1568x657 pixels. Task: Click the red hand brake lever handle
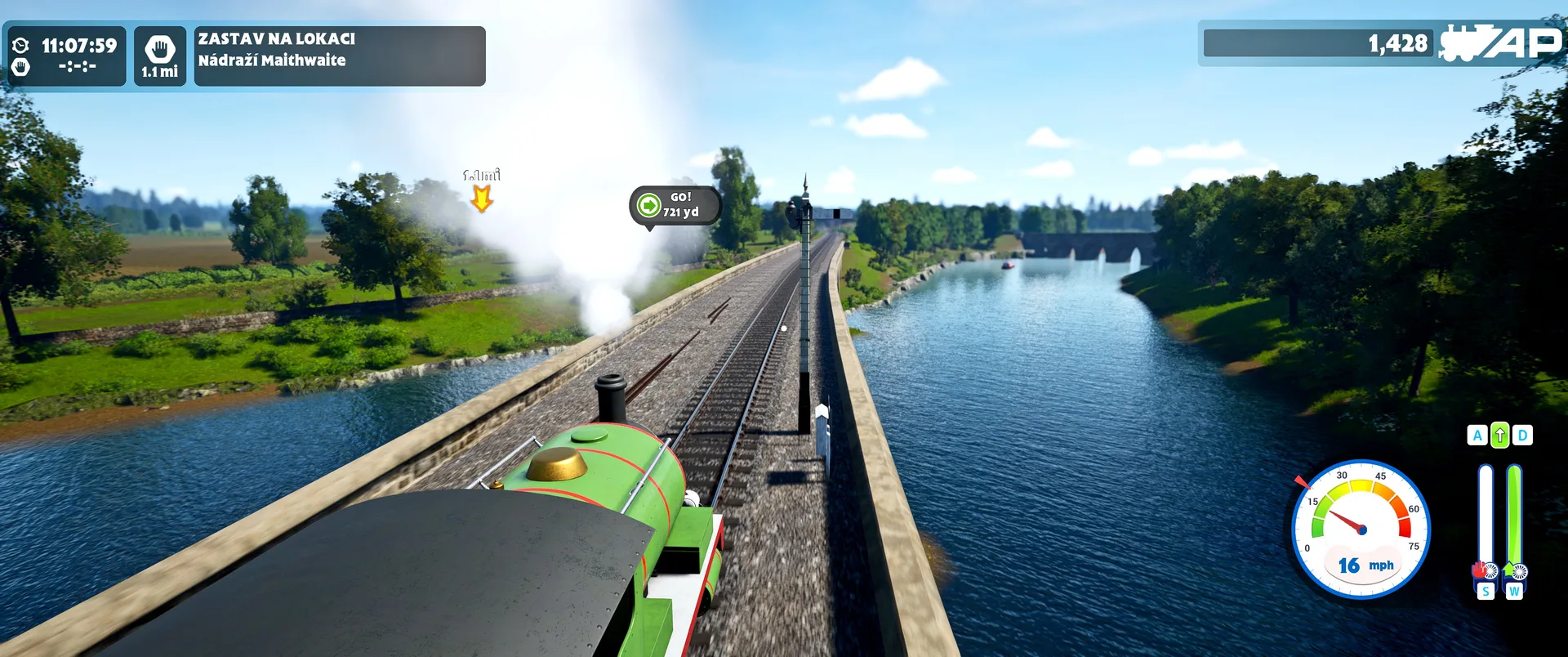coord(1481,570)
